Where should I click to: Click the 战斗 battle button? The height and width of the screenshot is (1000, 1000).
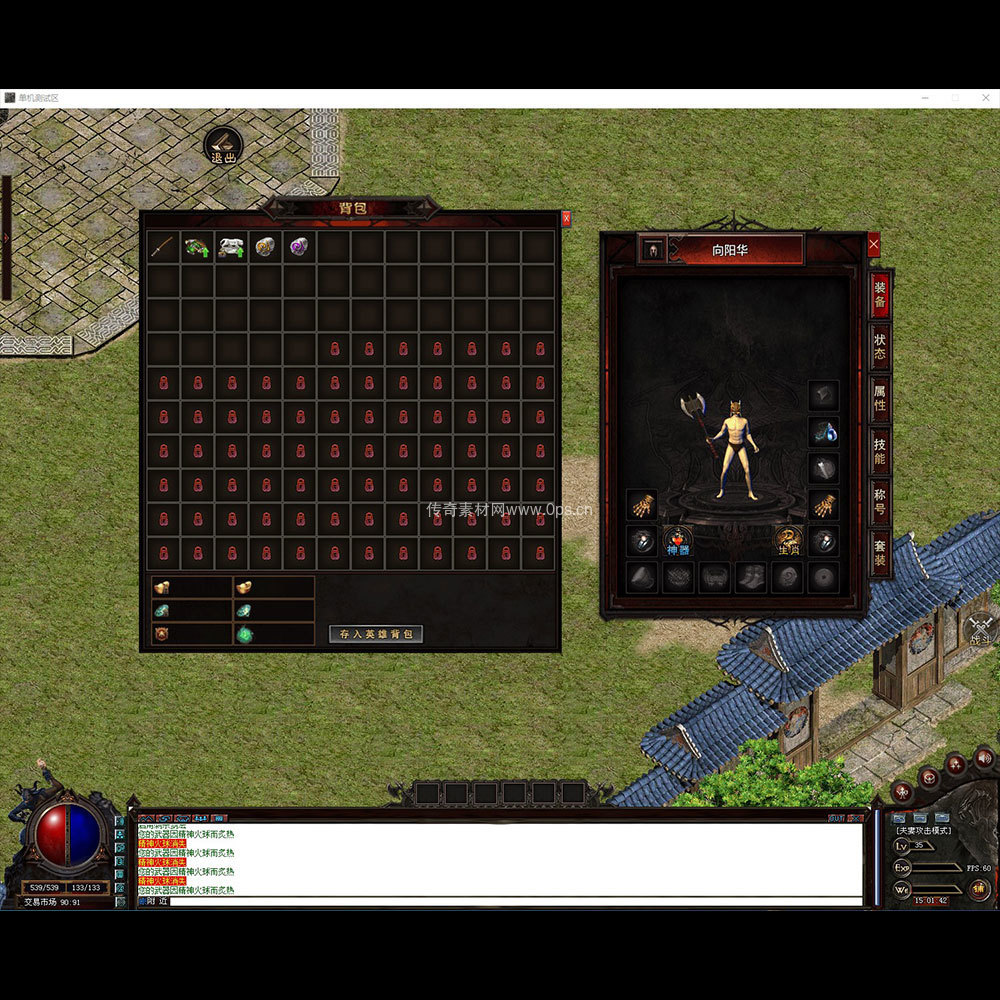click(x=979, y=628)
